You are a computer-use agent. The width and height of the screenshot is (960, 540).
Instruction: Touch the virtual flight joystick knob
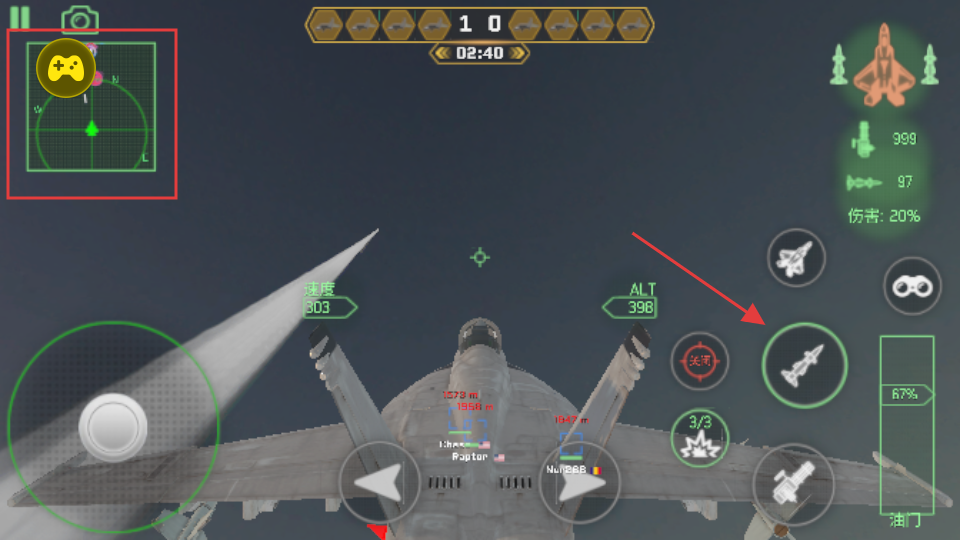point(112,426)
